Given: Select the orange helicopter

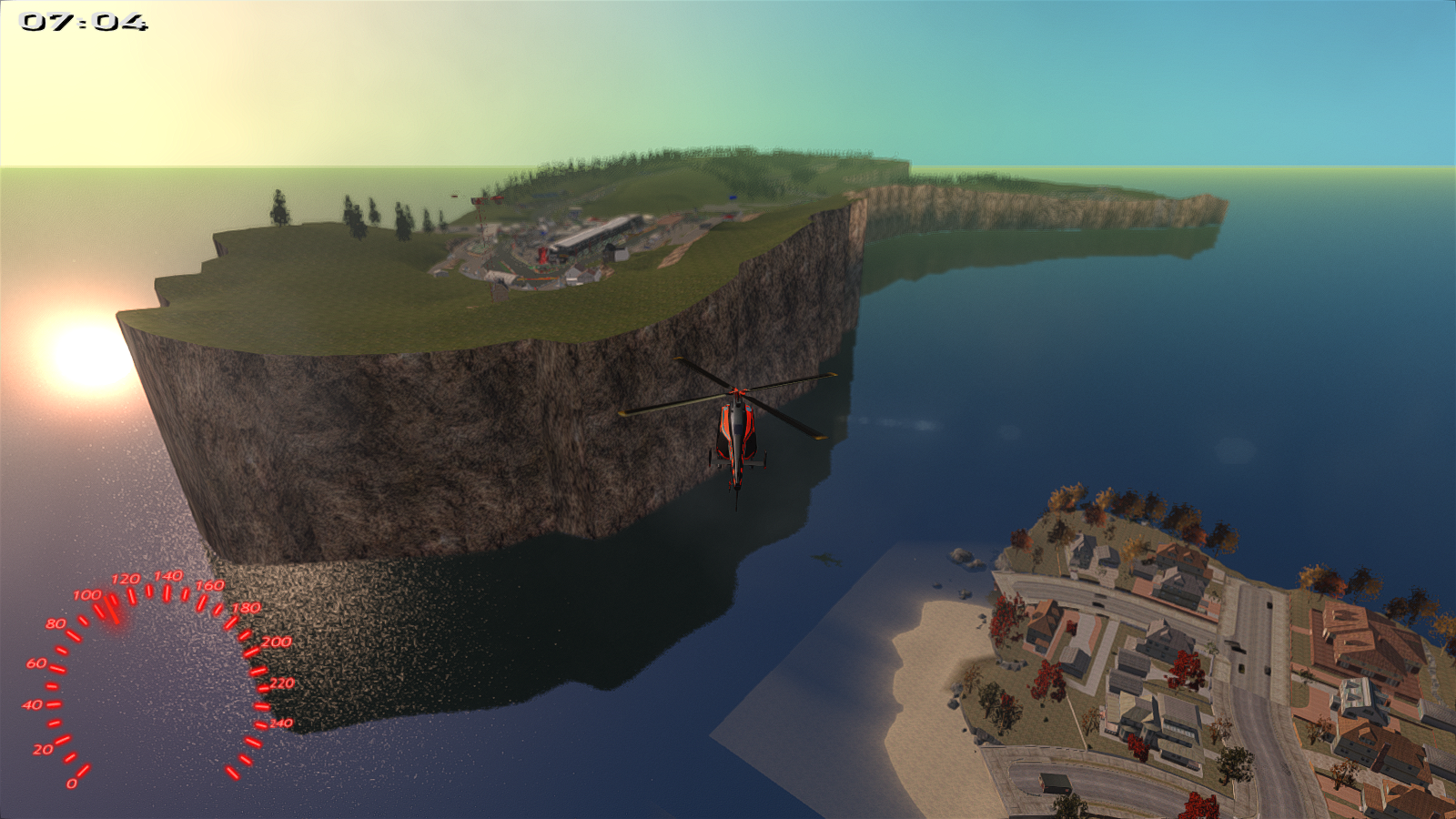Looking at the screenshot, I should tap(736, 433).
